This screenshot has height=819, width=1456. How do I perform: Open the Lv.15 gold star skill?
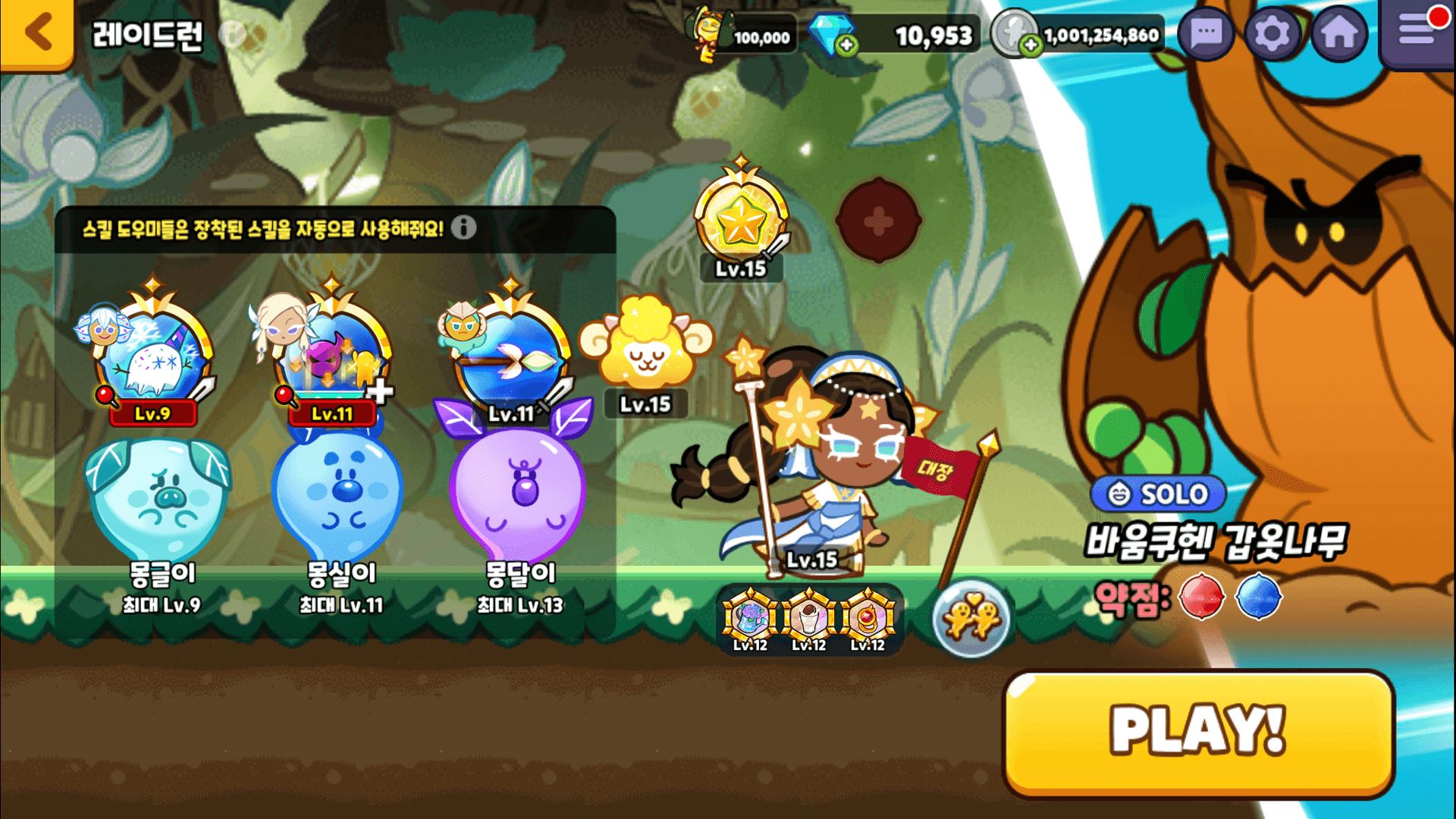point(741,220)
